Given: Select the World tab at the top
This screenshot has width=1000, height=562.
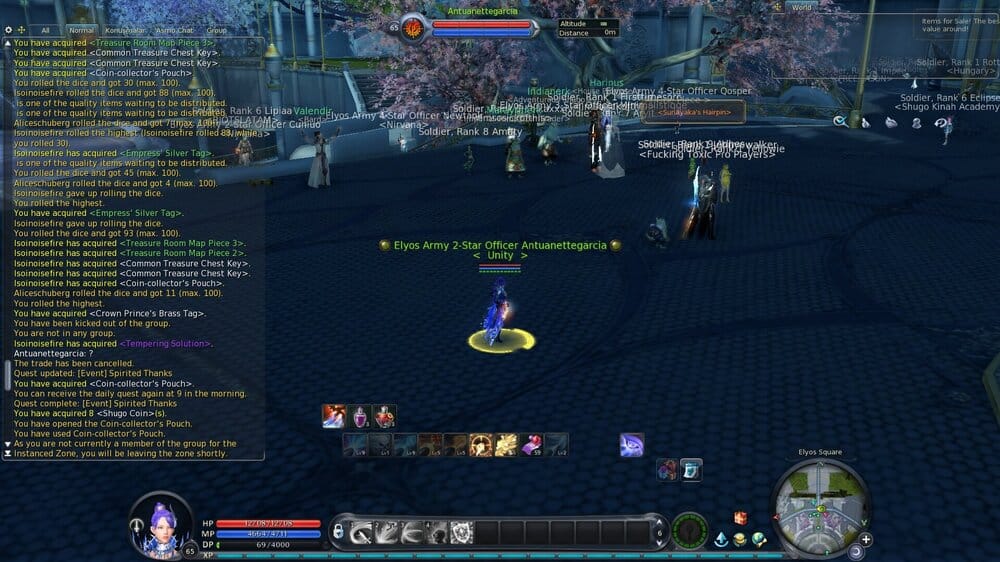Looking at the screenshot, I should [801, 7].
